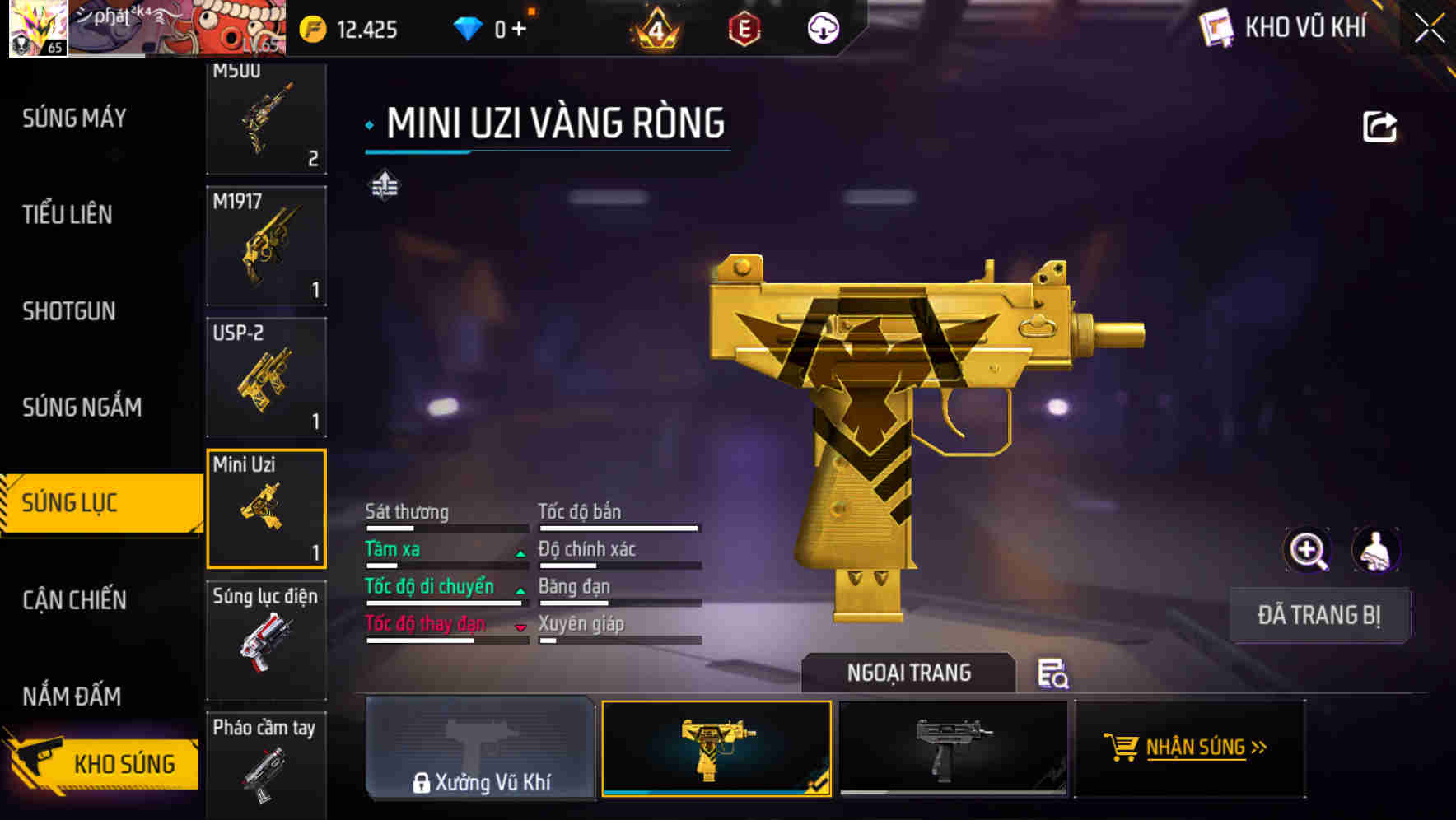This screenshot has width=1456, height=820.
Task: Select the default black Mini Uzi skin
Action: click(x=953, y=748)
